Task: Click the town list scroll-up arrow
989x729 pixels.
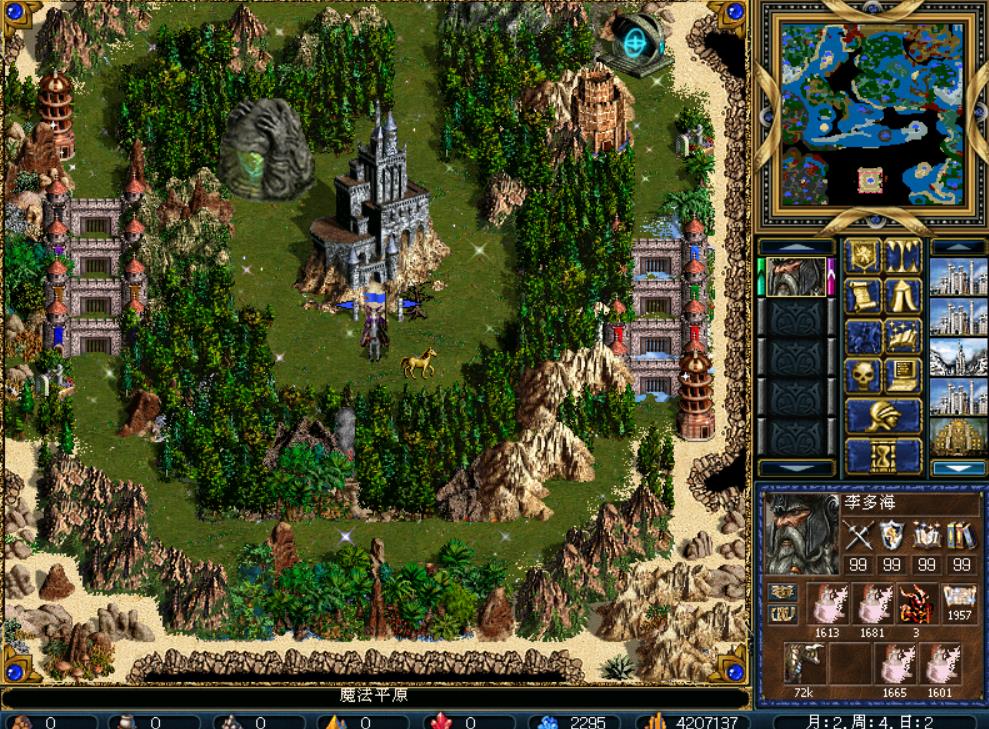Action: pyautogui.click(x=958, y=247)
